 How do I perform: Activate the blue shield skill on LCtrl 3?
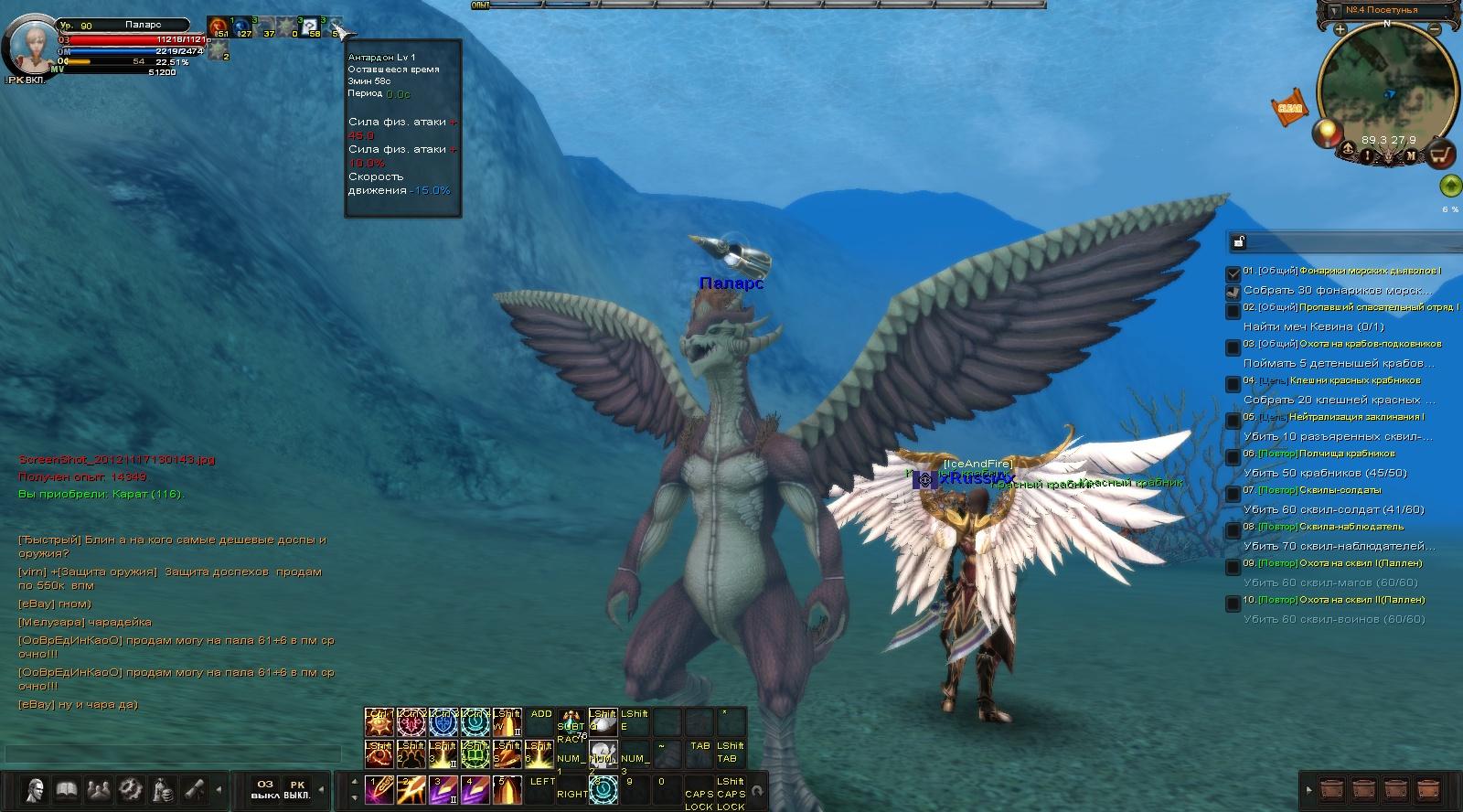(x=443, y=722)
